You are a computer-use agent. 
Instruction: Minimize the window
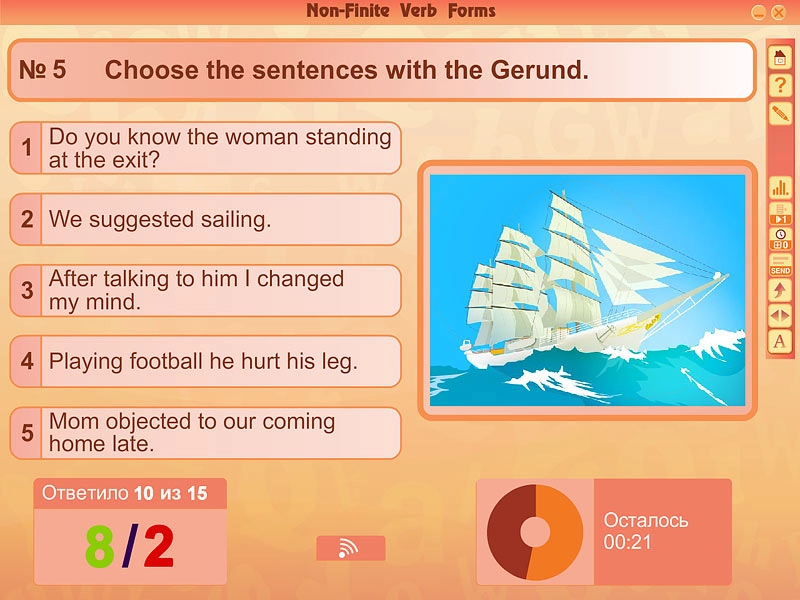[759, 12]
